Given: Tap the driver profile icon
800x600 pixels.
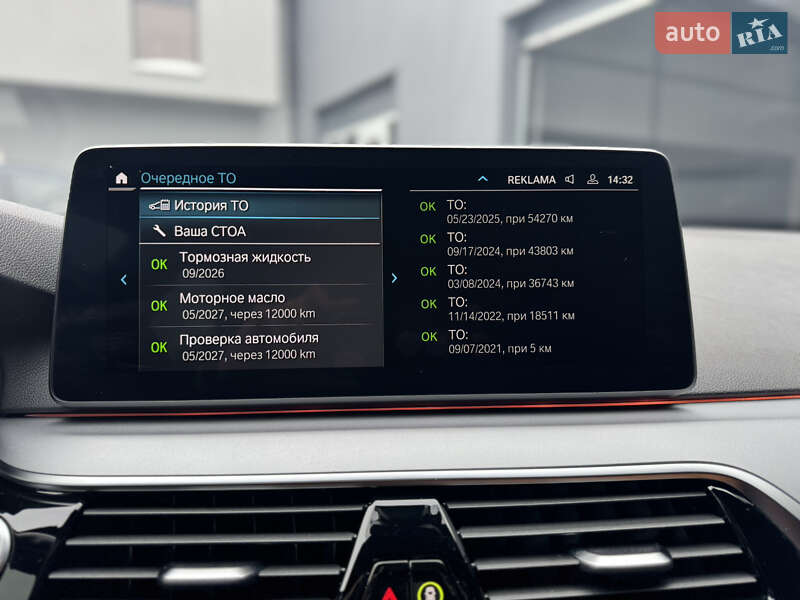Looking at the screenshot, I should point(592,180).
